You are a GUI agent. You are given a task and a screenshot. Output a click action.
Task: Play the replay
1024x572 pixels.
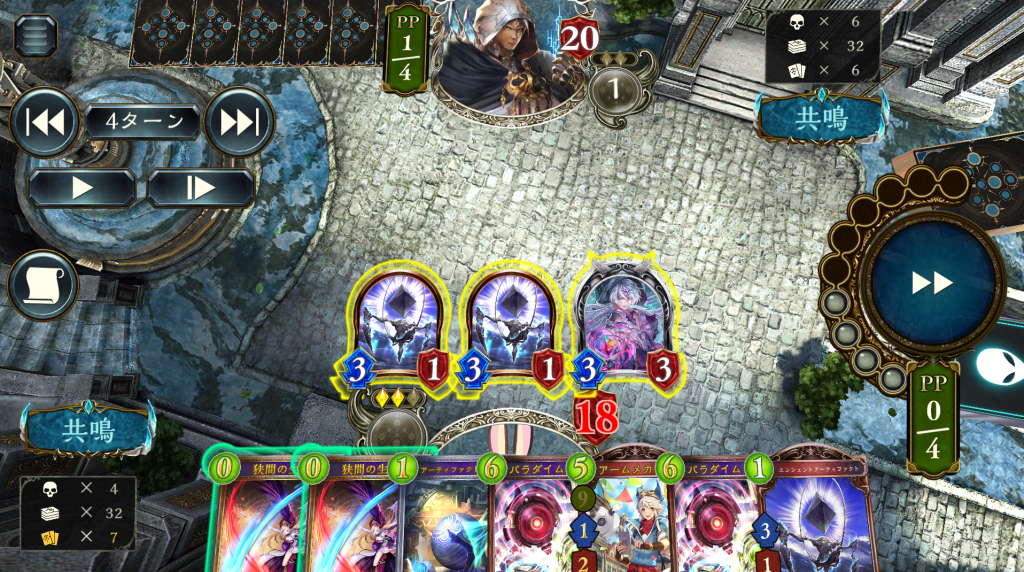coord(82,187)
